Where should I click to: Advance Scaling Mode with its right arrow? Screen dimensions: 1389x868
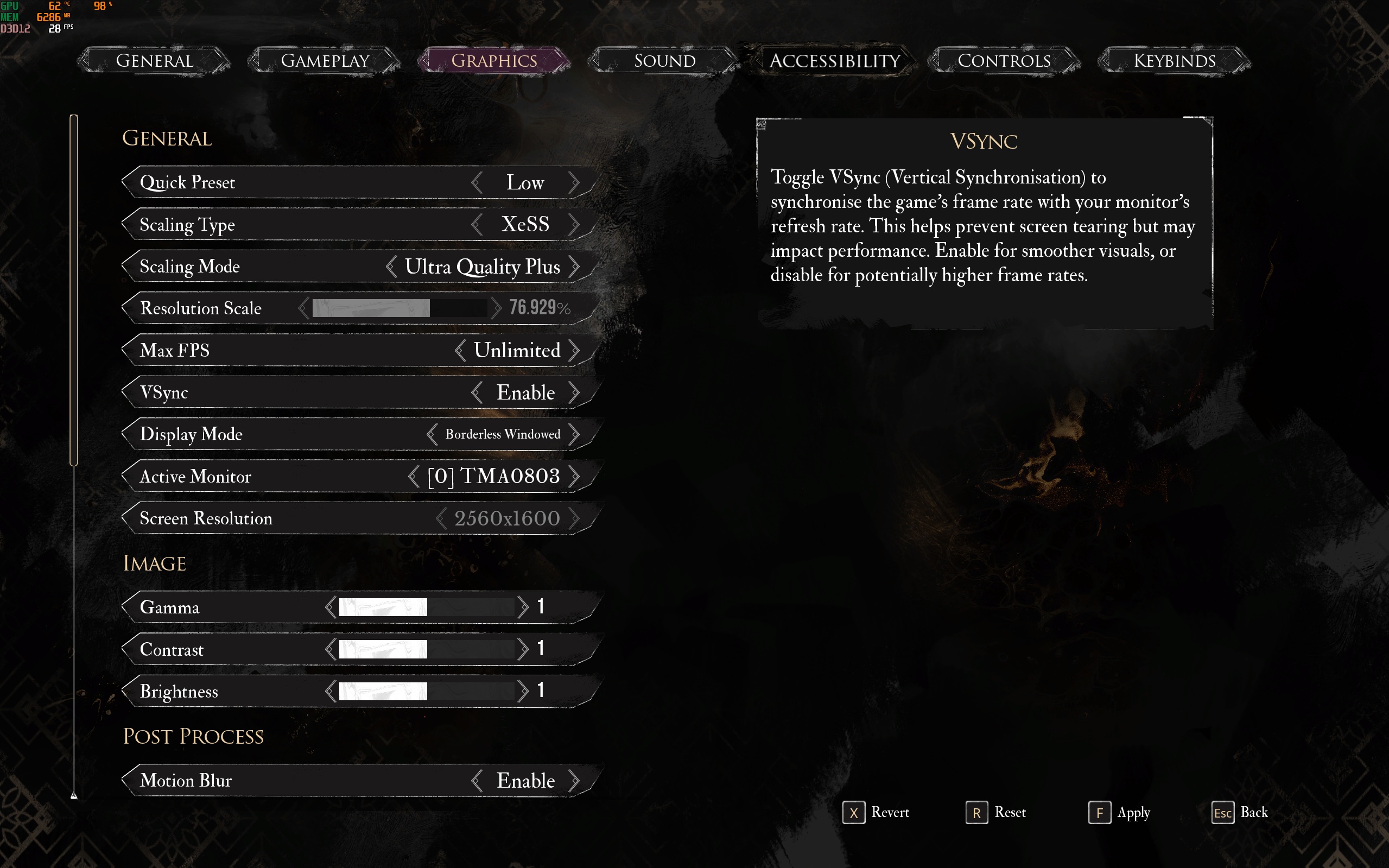click(x=574, y=267)
